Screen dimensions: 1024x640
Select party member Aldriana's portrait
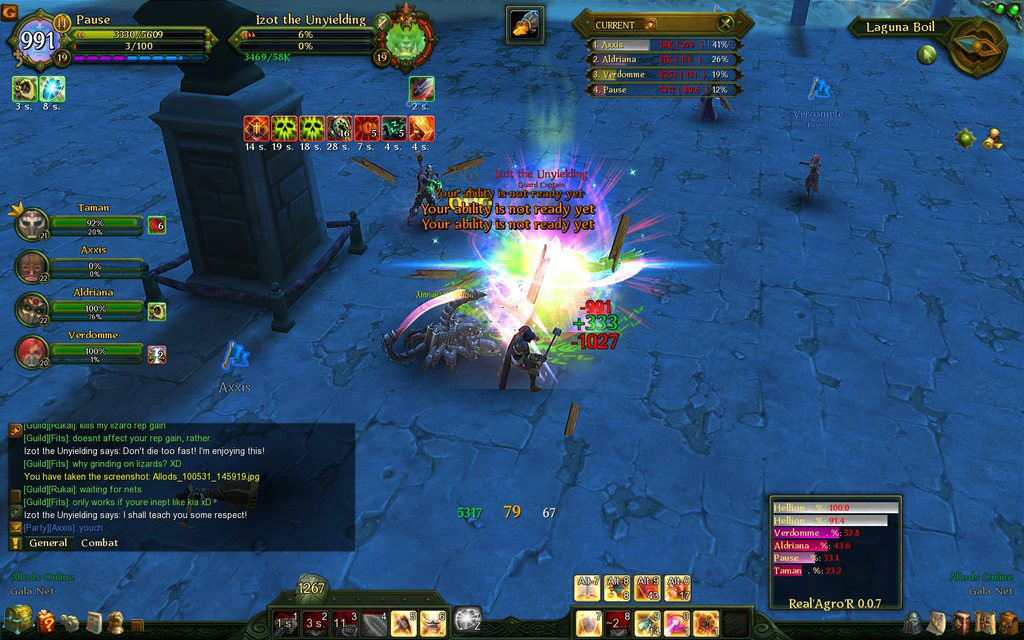click(32, 309)
